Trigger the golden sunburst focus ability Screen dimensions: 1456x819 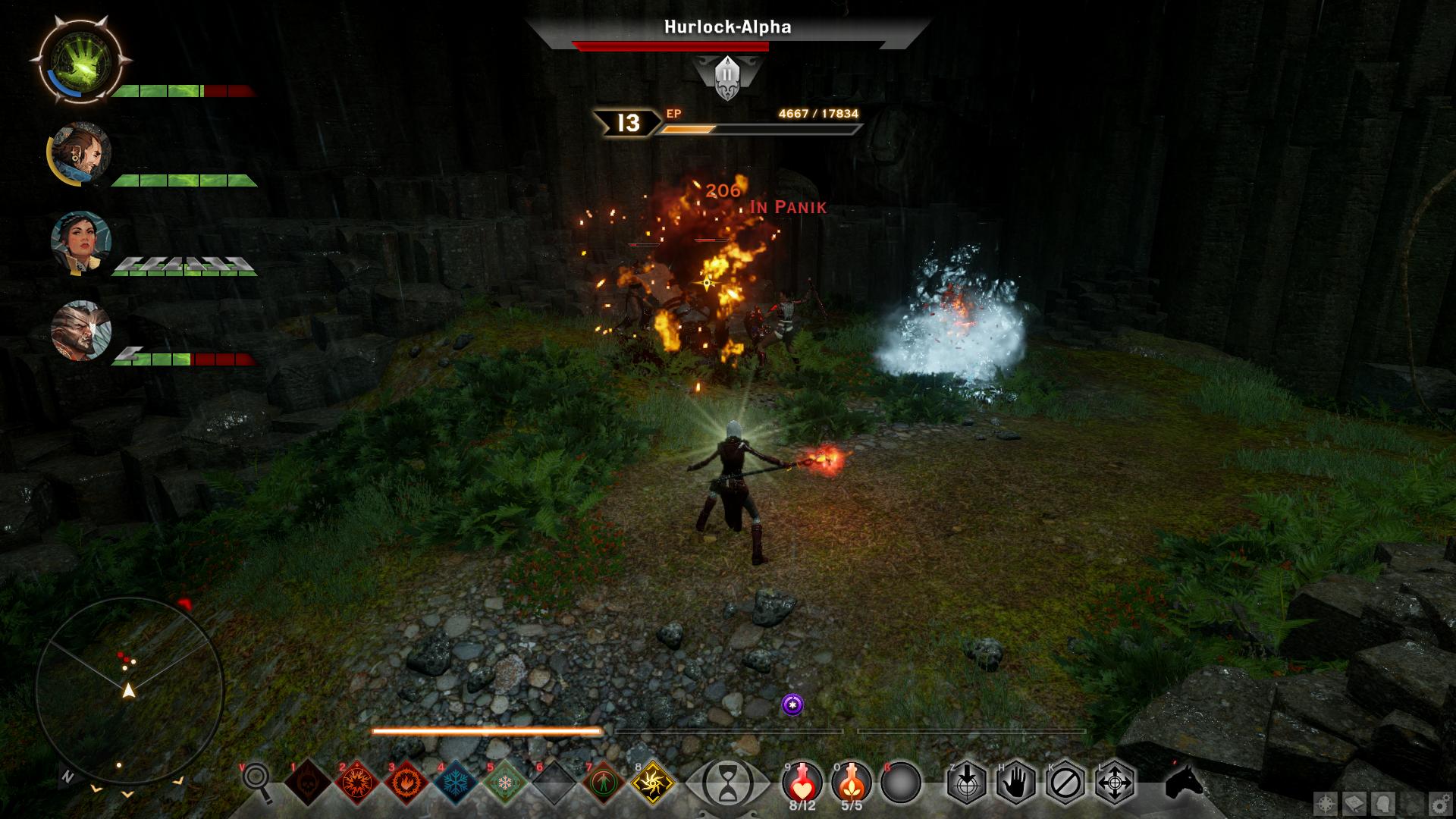click(654, 782)
